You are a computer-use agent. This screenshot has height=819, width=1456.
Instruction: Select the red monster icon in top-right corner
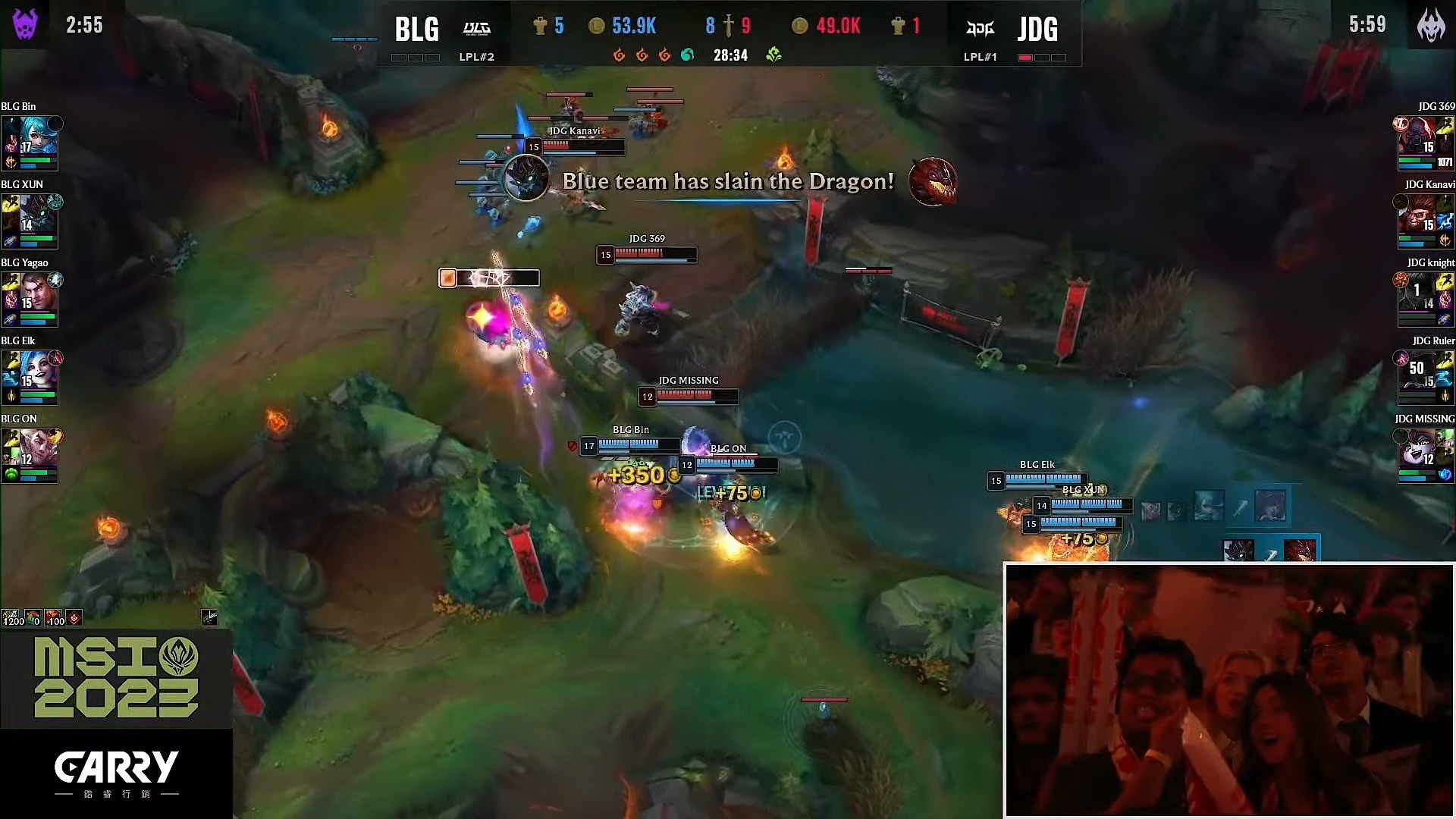1430,24
